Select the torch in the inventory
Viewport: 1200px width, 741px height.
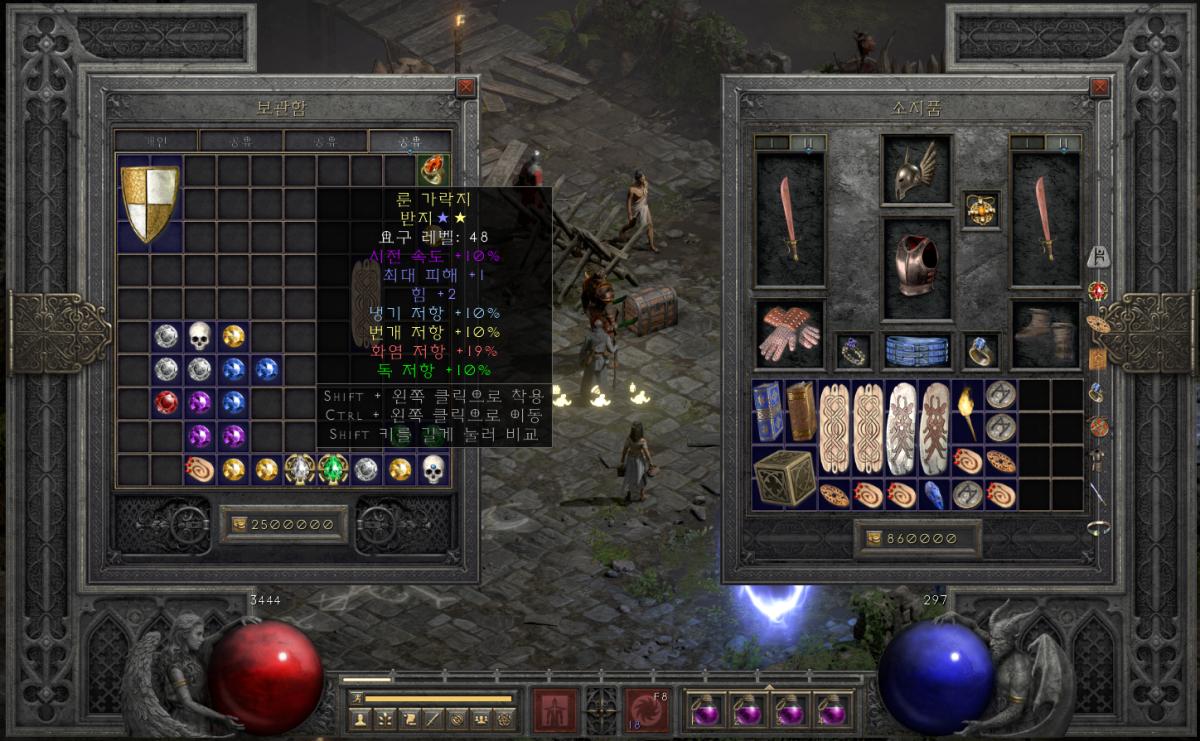[x=967, y=411]
